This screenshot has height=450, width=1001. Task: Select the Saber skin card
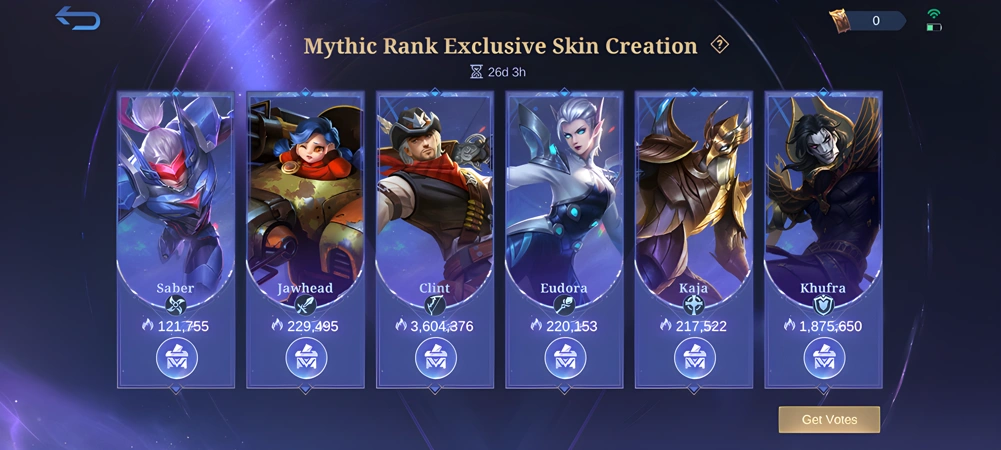176,190
